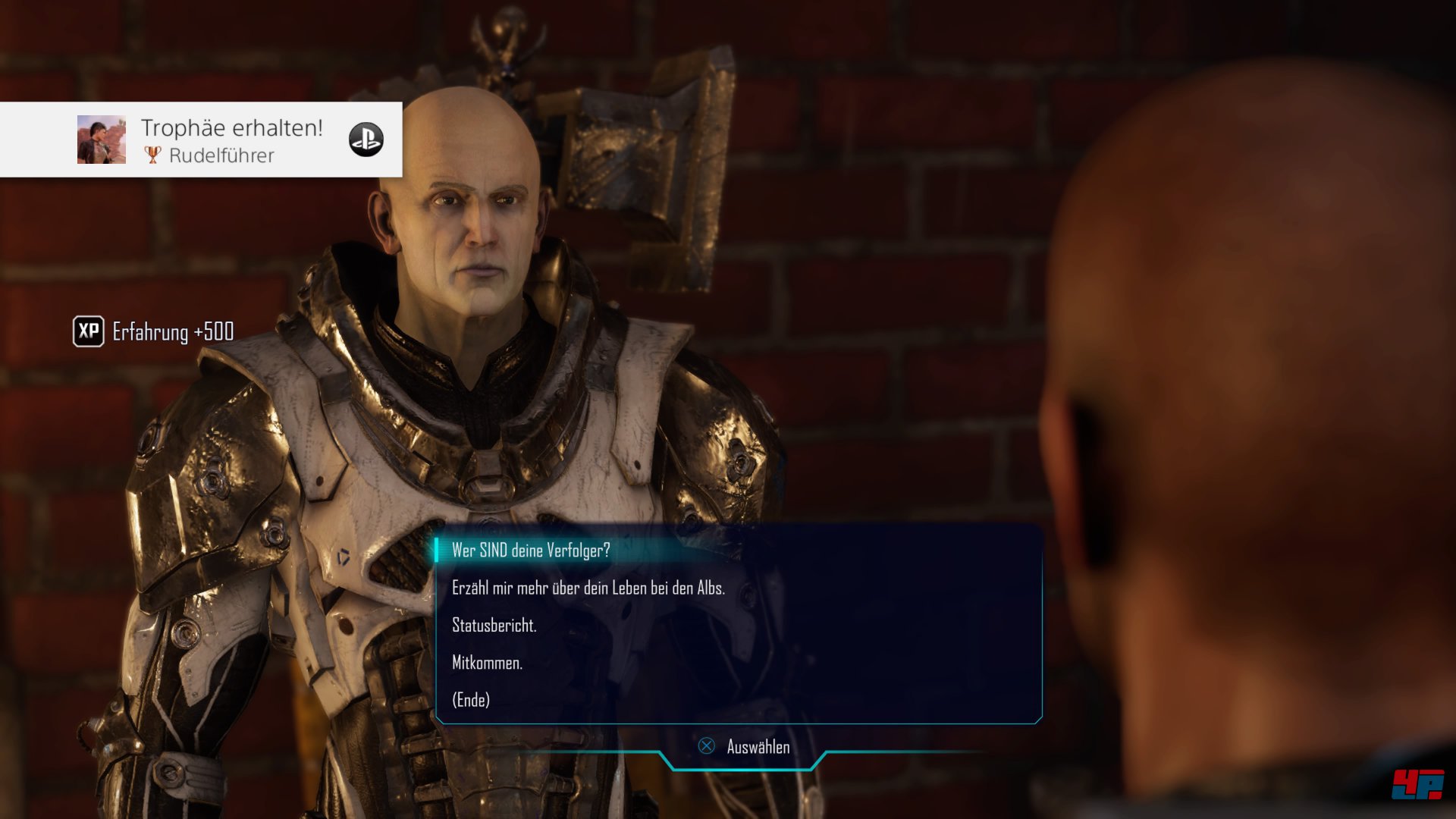Screen dimensions: 1456x819
Task: Ask "Wer SIND deine Verfolger?"
Action: tap(531, 551)
